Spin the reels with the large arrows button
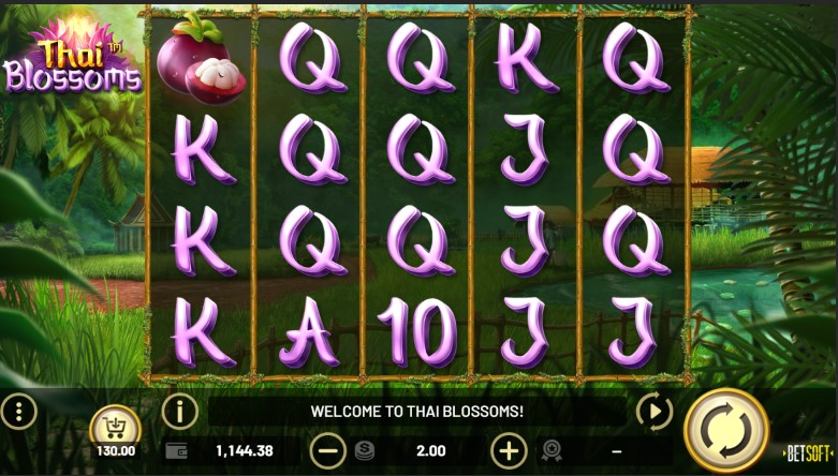Image resolution: width=838 pixels, height=476 pixels. click(726, 430)
